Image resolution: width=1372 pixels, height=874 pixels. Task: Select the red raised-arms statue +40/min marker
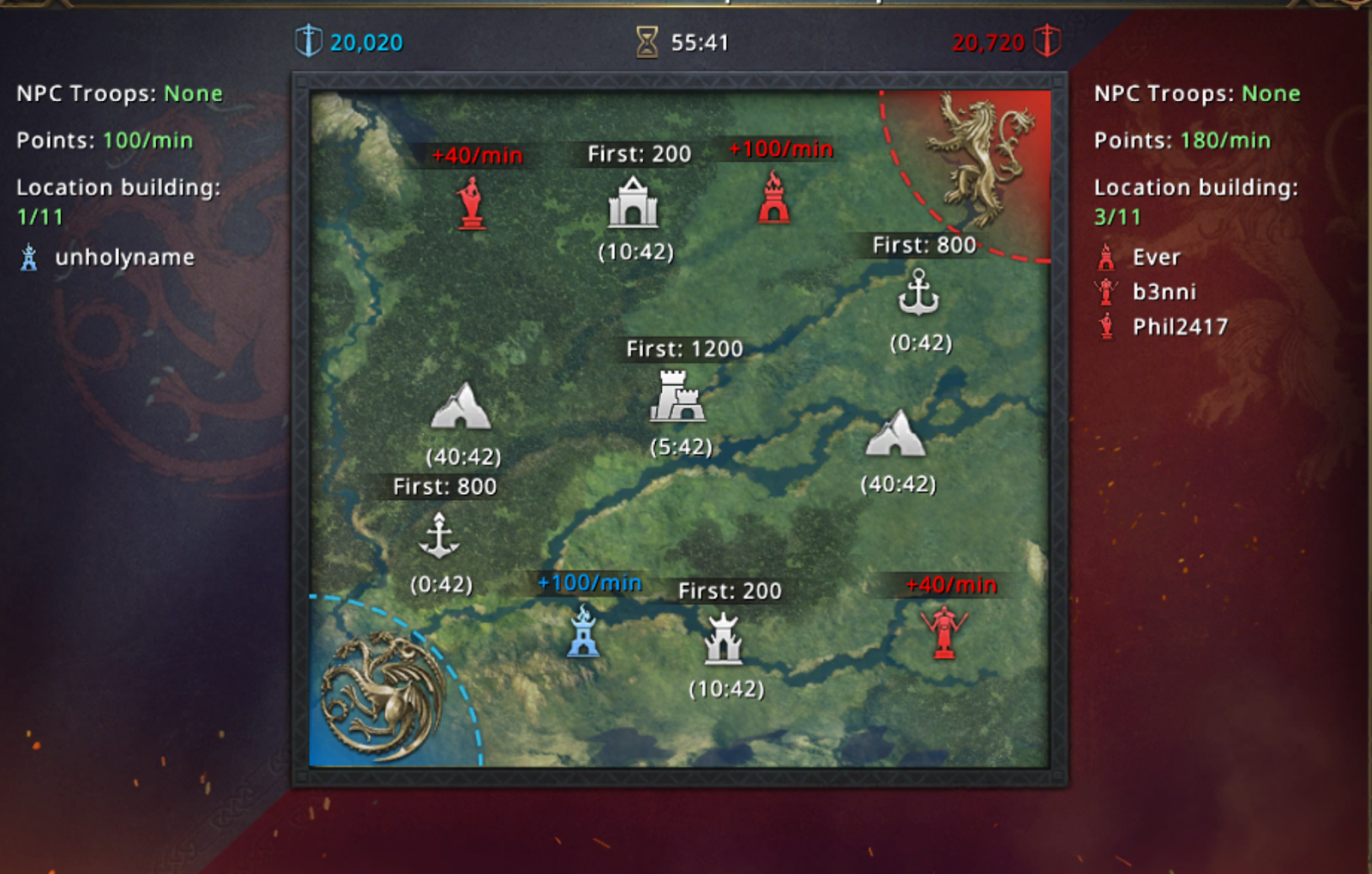943,631
